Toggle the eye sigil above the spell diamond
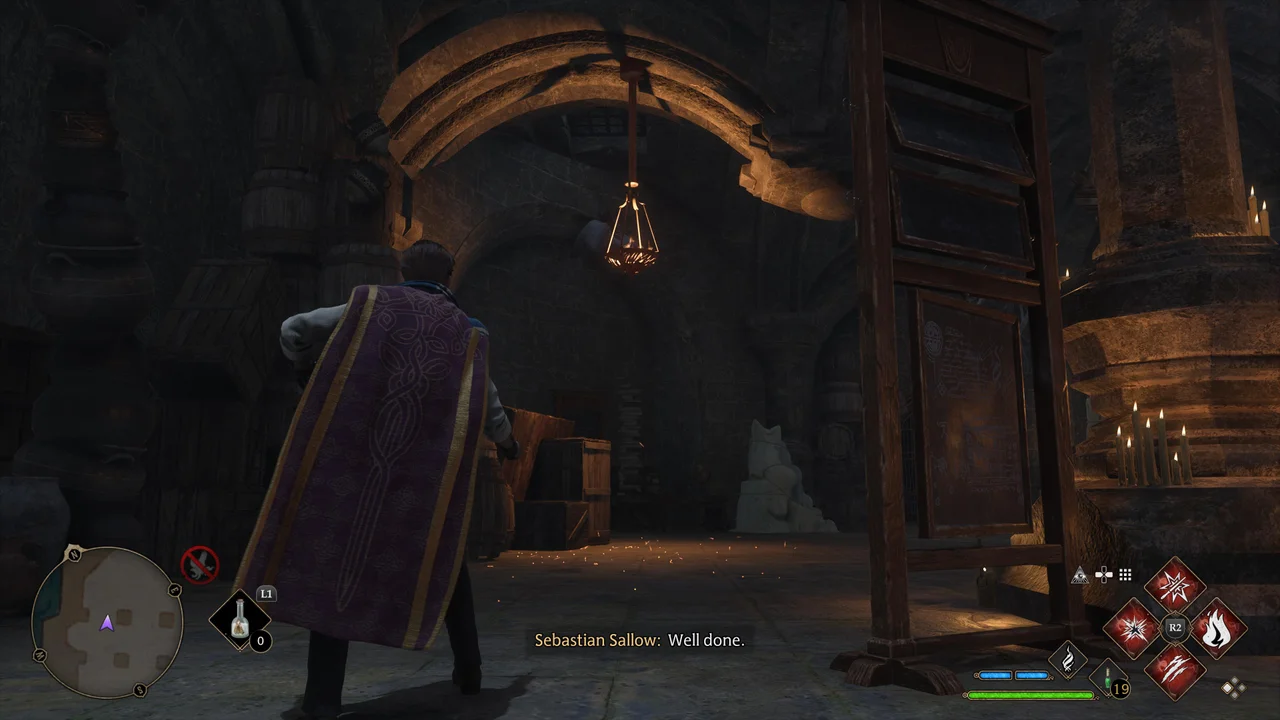This screenshot has width=1280, height=720. point(1080,574)
